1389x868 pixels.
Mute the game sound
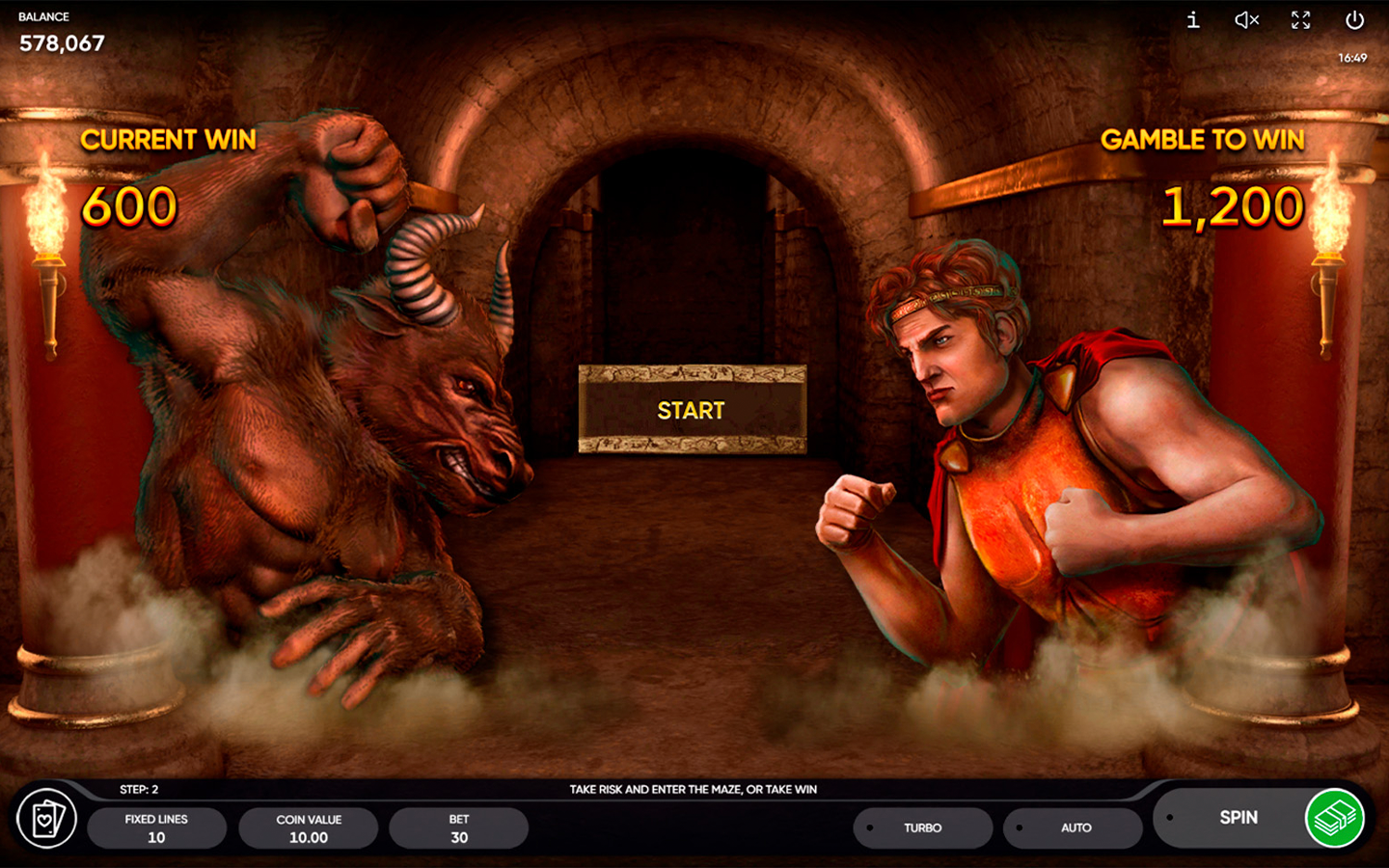[x=1245, y=20]
